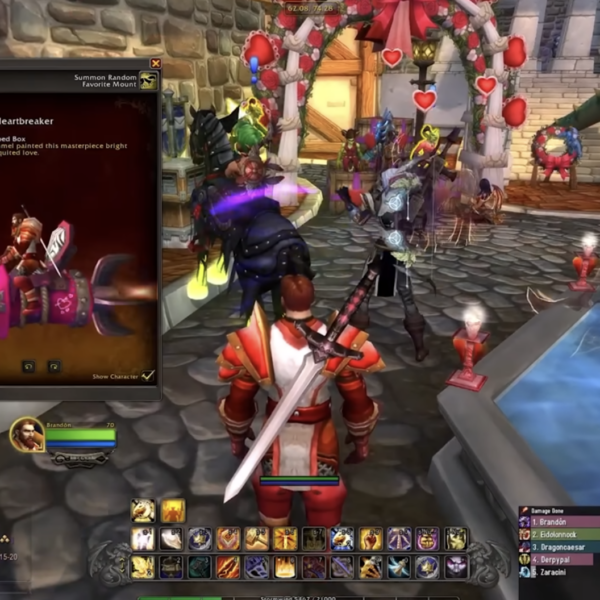The height and width of the screenshot is (600, 600).
Task: Select Zaracini row in damage meter
Action: (559, 572)
